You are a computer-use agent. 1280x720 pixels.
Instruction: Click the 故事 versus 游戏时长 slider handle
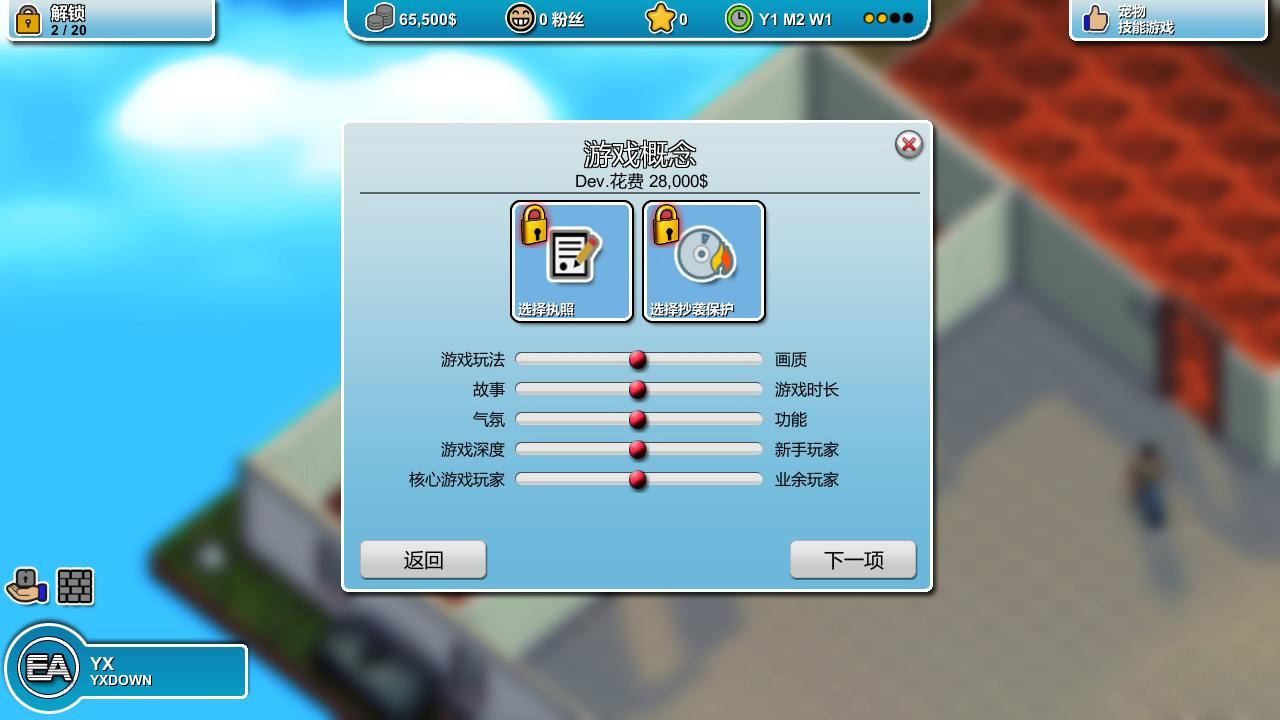click(x=637, y=389)
